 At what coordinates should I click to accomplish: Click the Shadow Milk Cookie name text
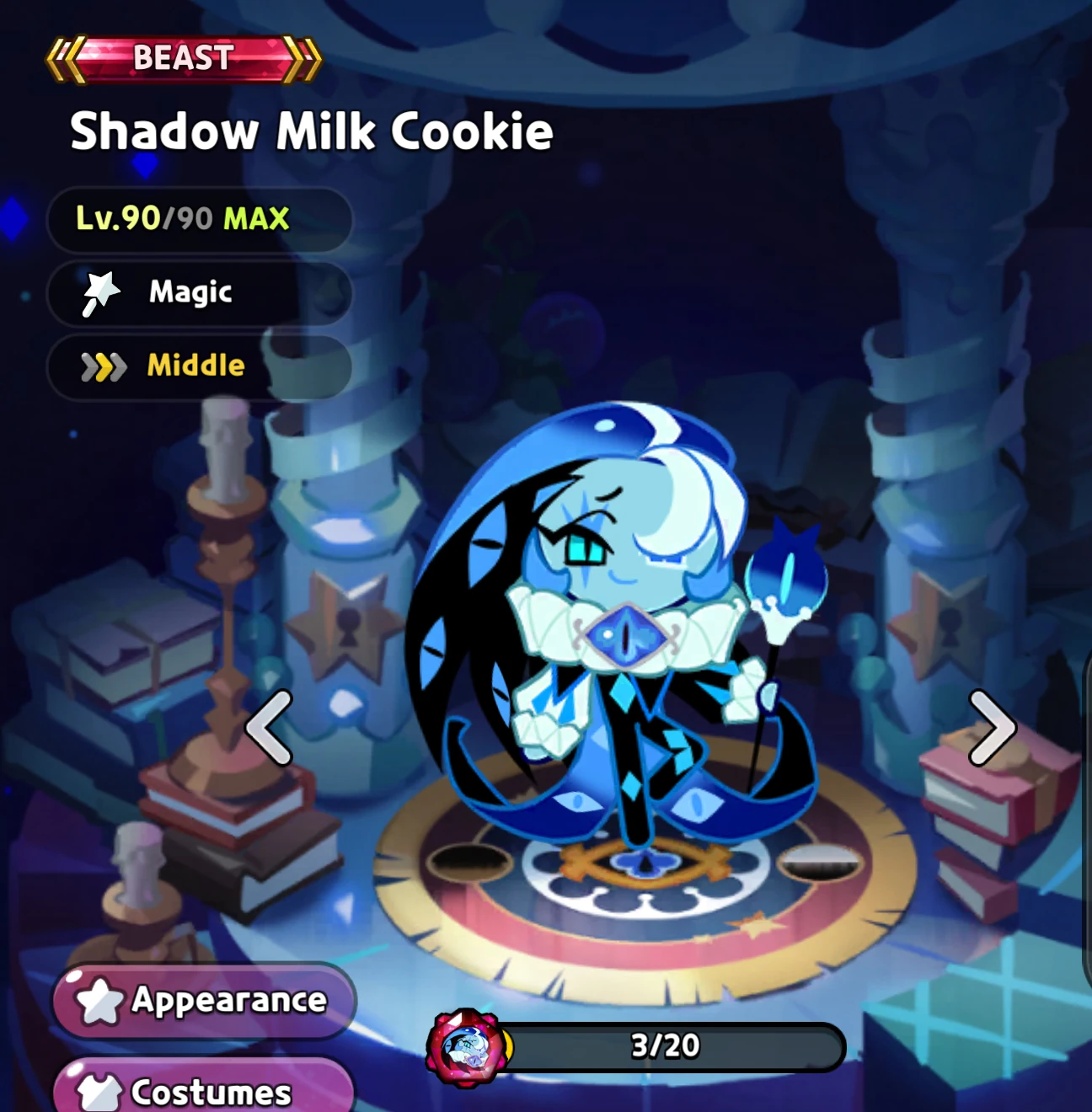click(312, 131)
